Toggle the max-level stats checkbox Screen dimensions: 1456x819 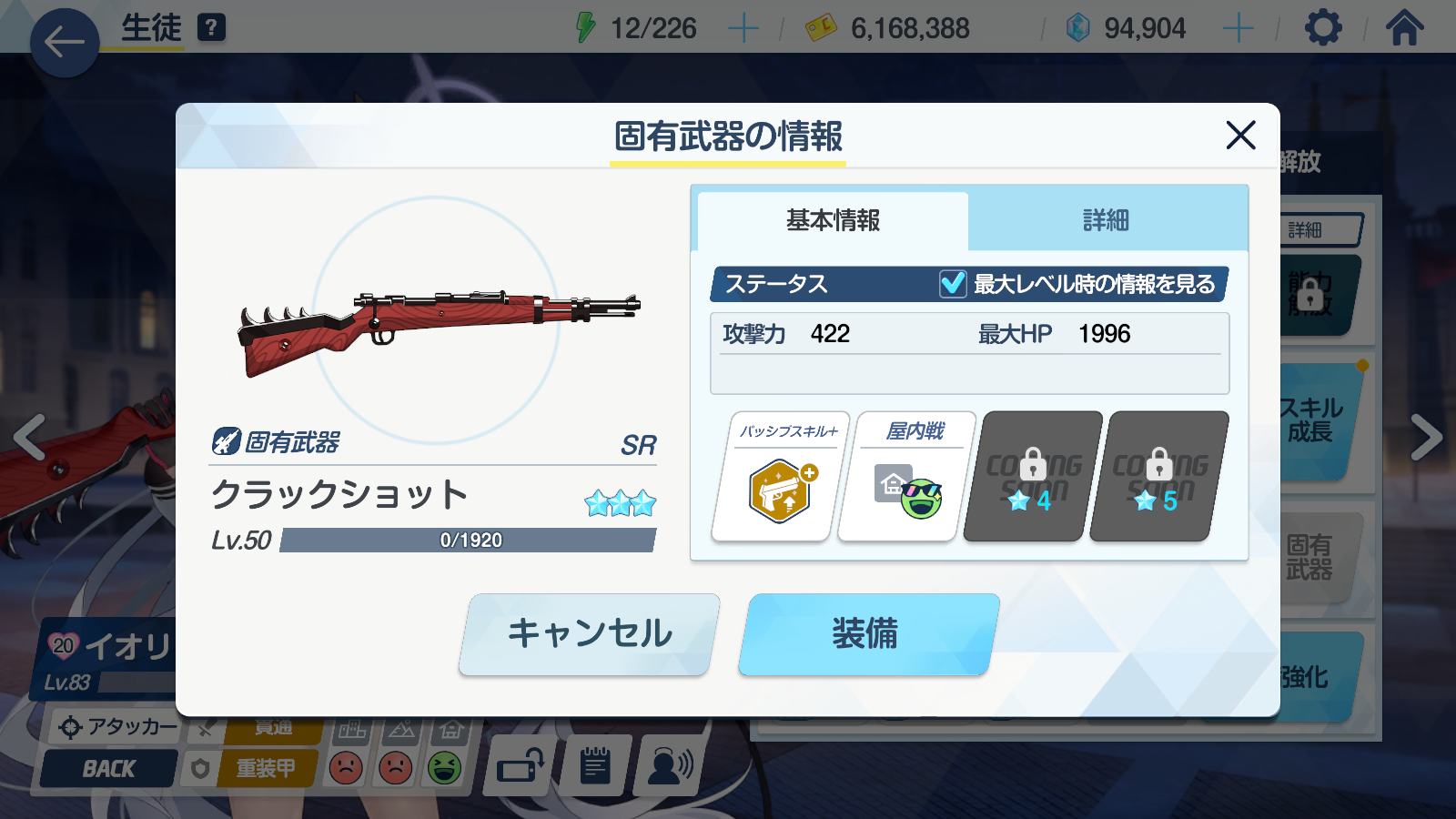[953, 284]
